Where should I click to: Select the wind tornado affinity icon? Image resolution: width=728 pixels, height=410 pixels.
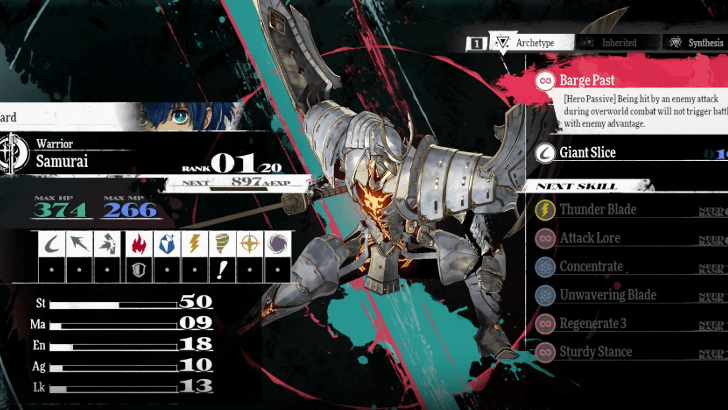[222, 245]
